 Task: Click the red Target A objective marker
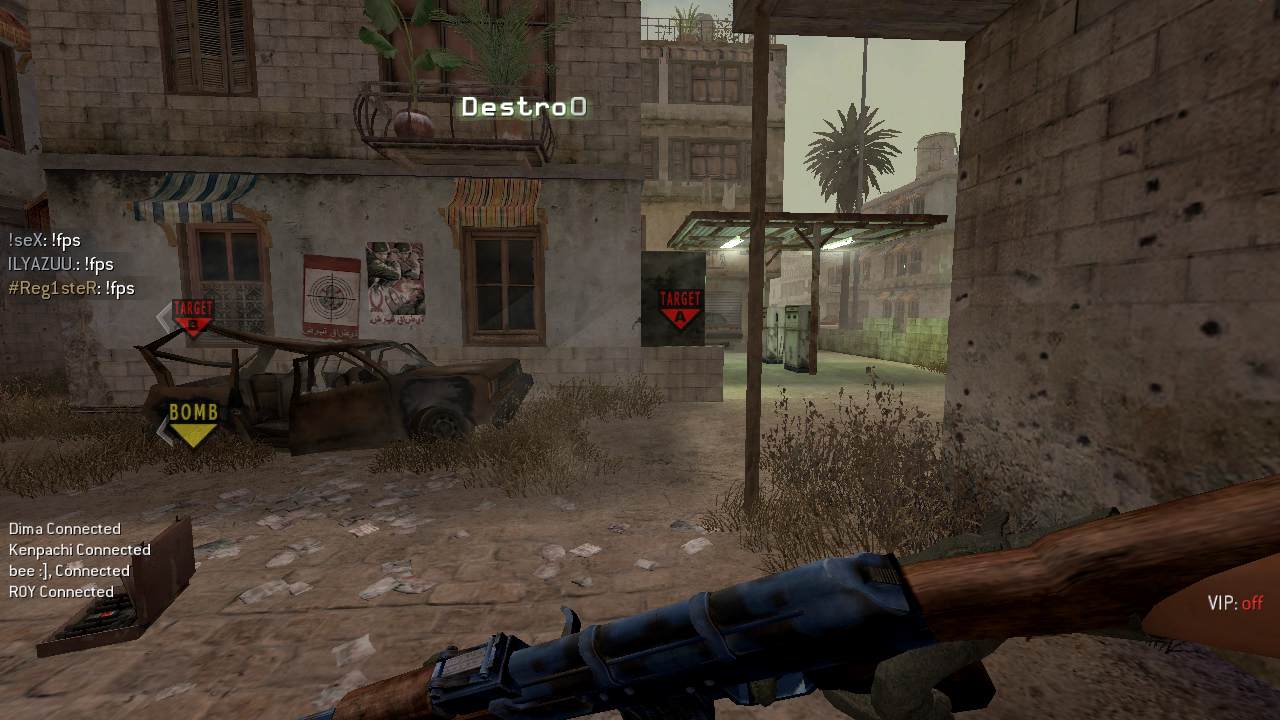pyautogui.click(x=680, y=308)
